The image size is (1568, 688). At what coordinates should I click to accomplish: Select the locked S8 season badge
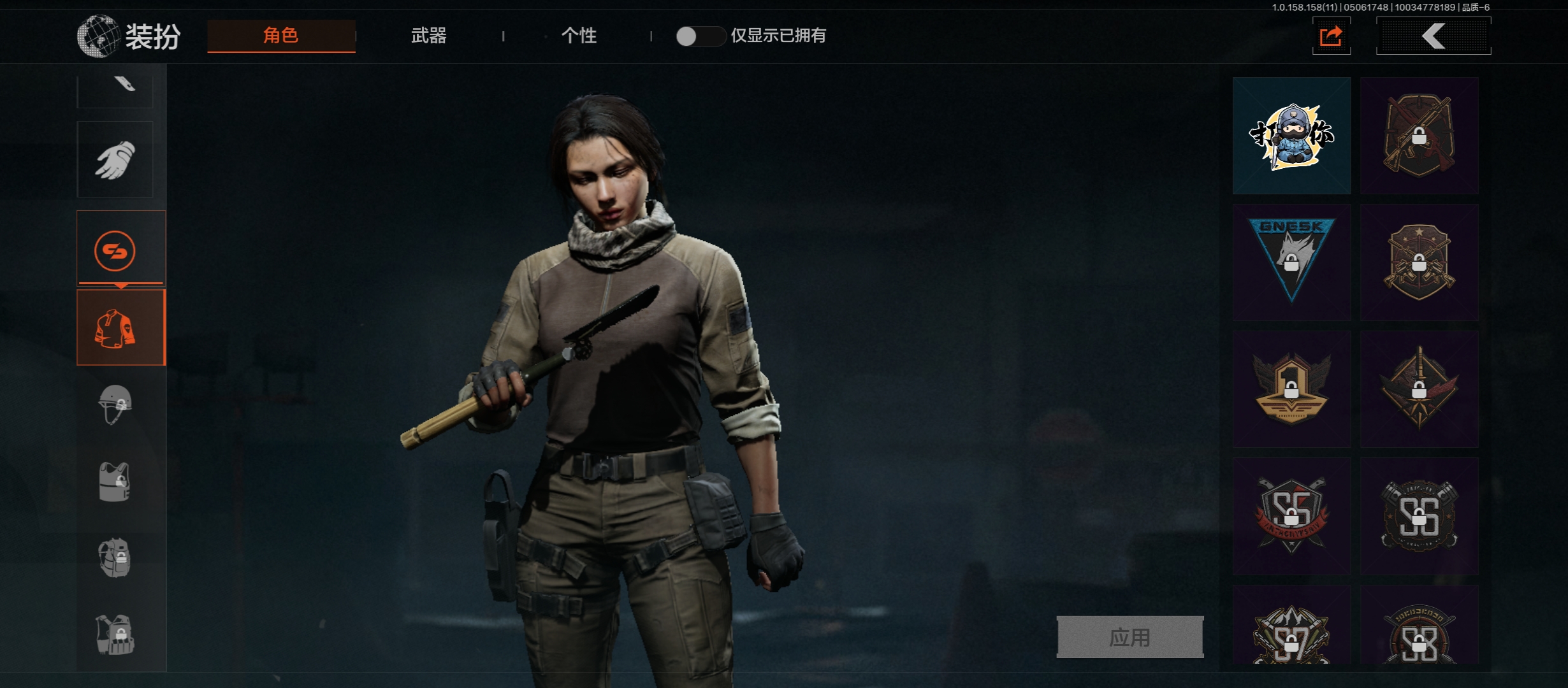click(x=1419, y=634)
